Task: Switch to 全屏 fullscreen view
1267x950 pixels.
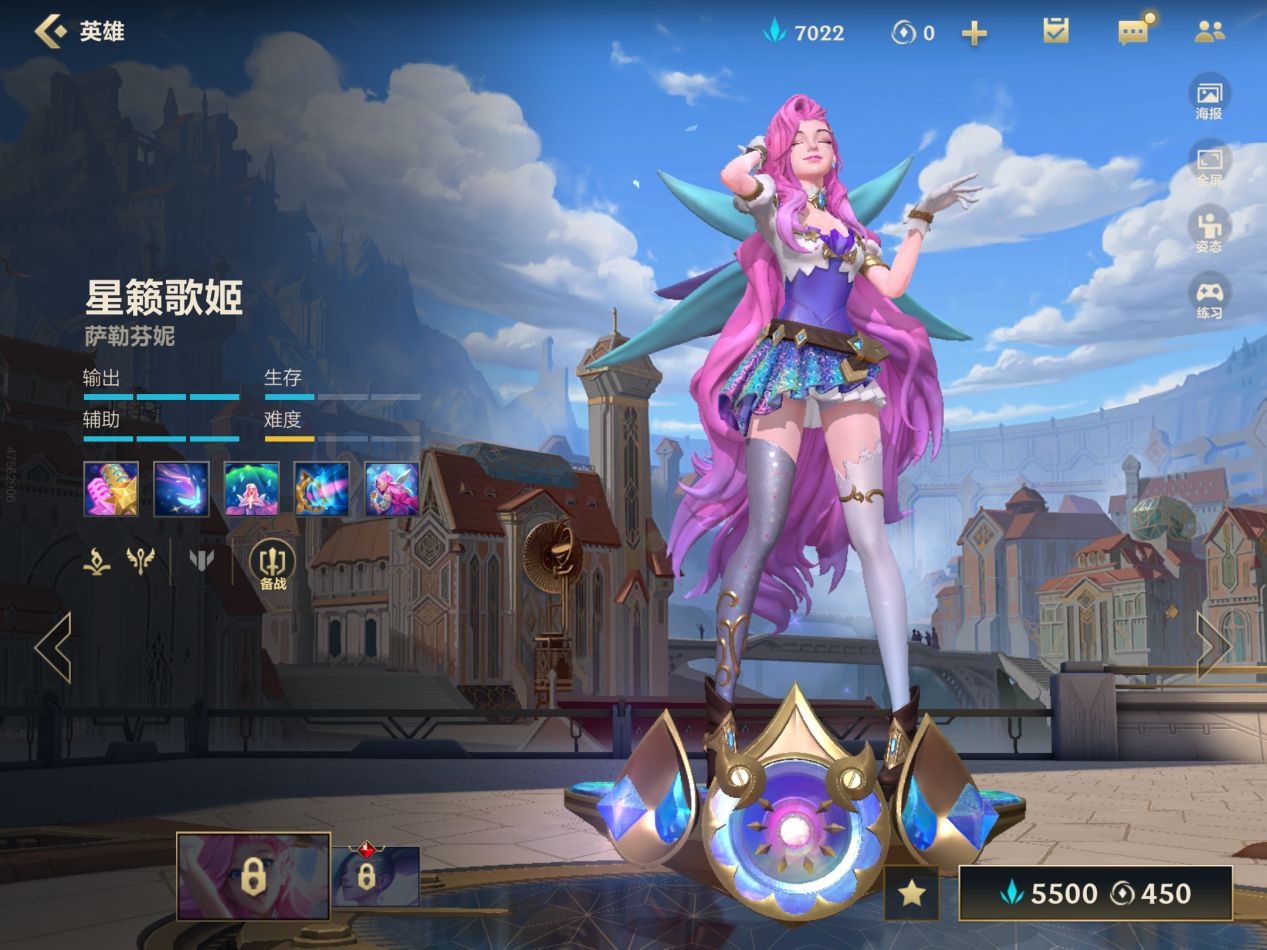Action: [x=1209, y=164]
